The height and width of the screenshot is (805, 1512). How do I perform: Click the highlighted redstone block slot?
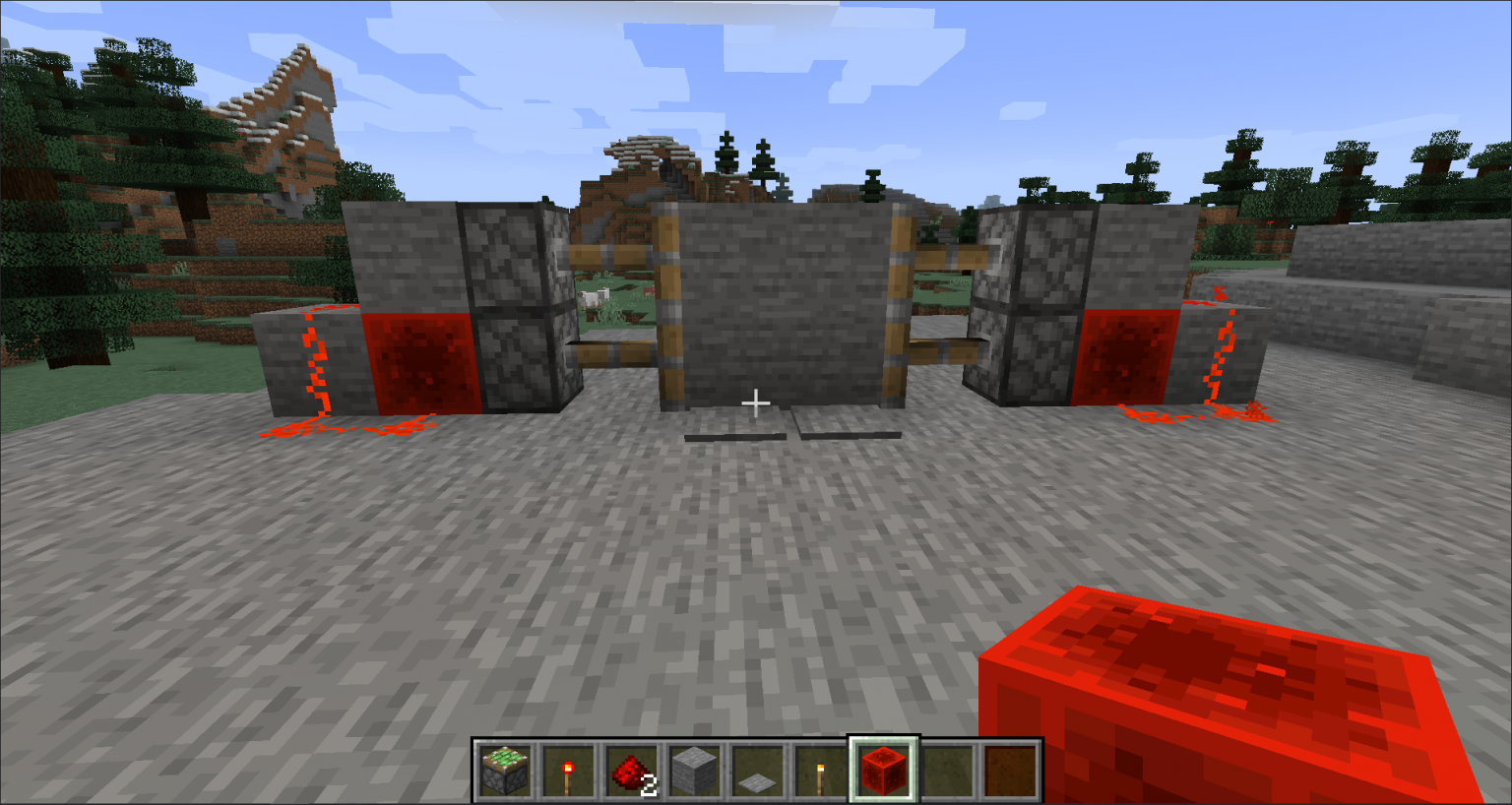[885, 769]
